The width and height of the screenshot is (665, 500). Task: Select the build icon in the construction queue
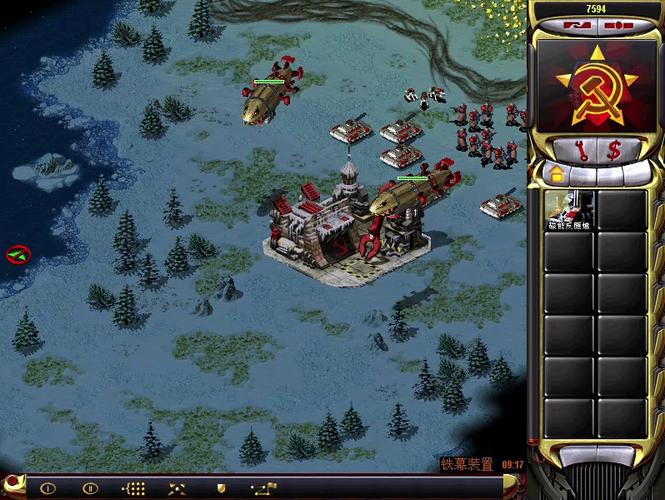pyautogui.click(x=567, y=211)
